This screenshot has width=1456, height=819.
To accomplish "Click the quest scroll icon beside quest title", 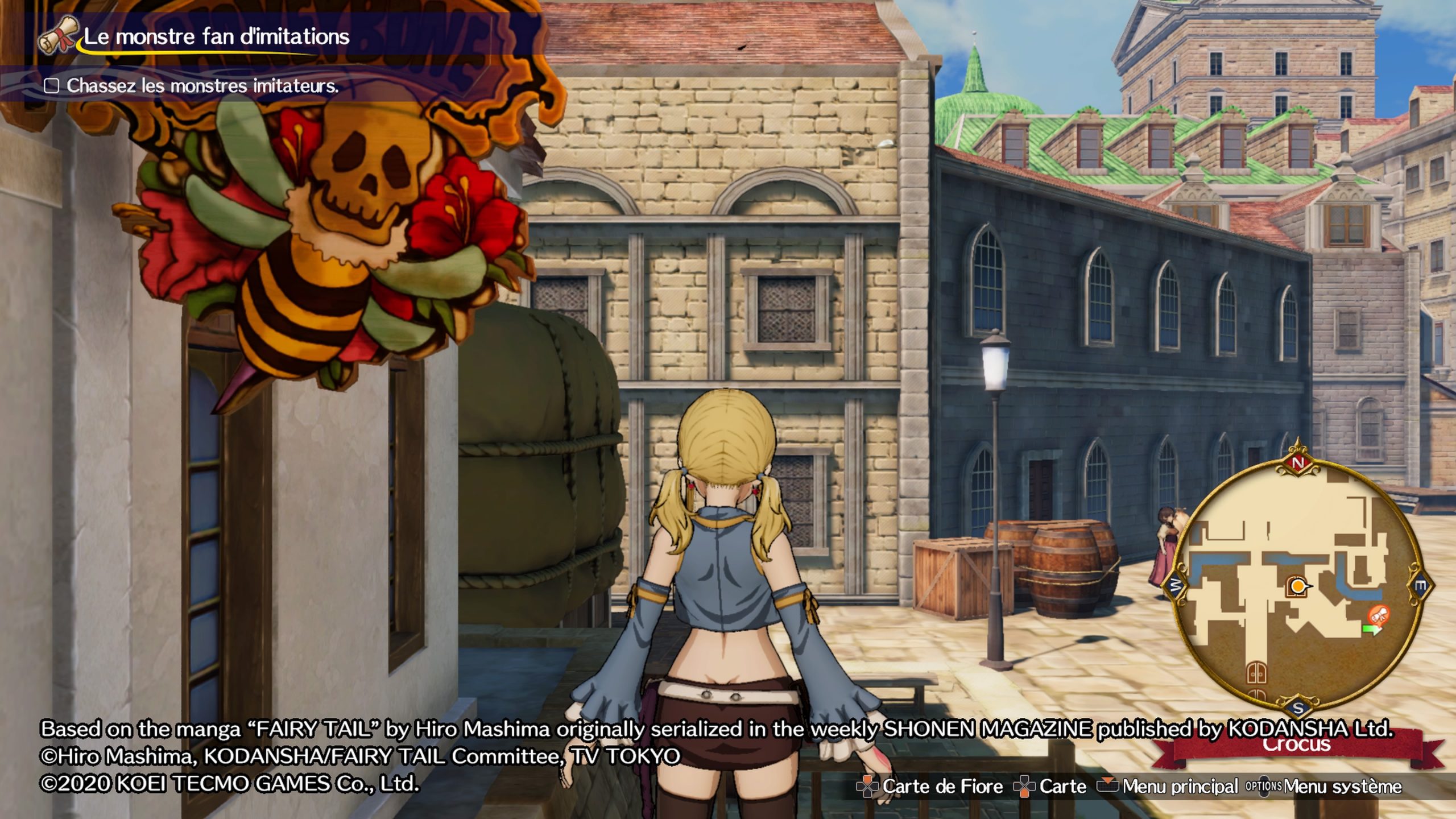I will (x=57, y=35).
